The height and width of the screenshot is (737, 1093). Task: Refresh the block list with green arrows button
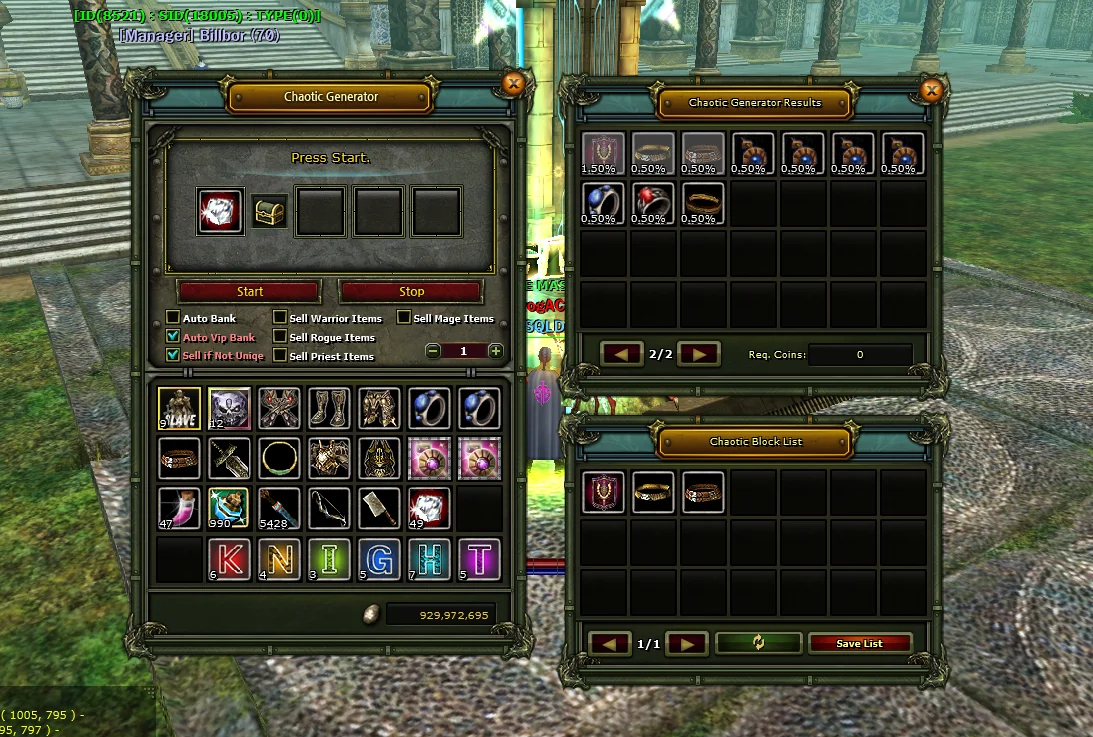coord(759,643)
